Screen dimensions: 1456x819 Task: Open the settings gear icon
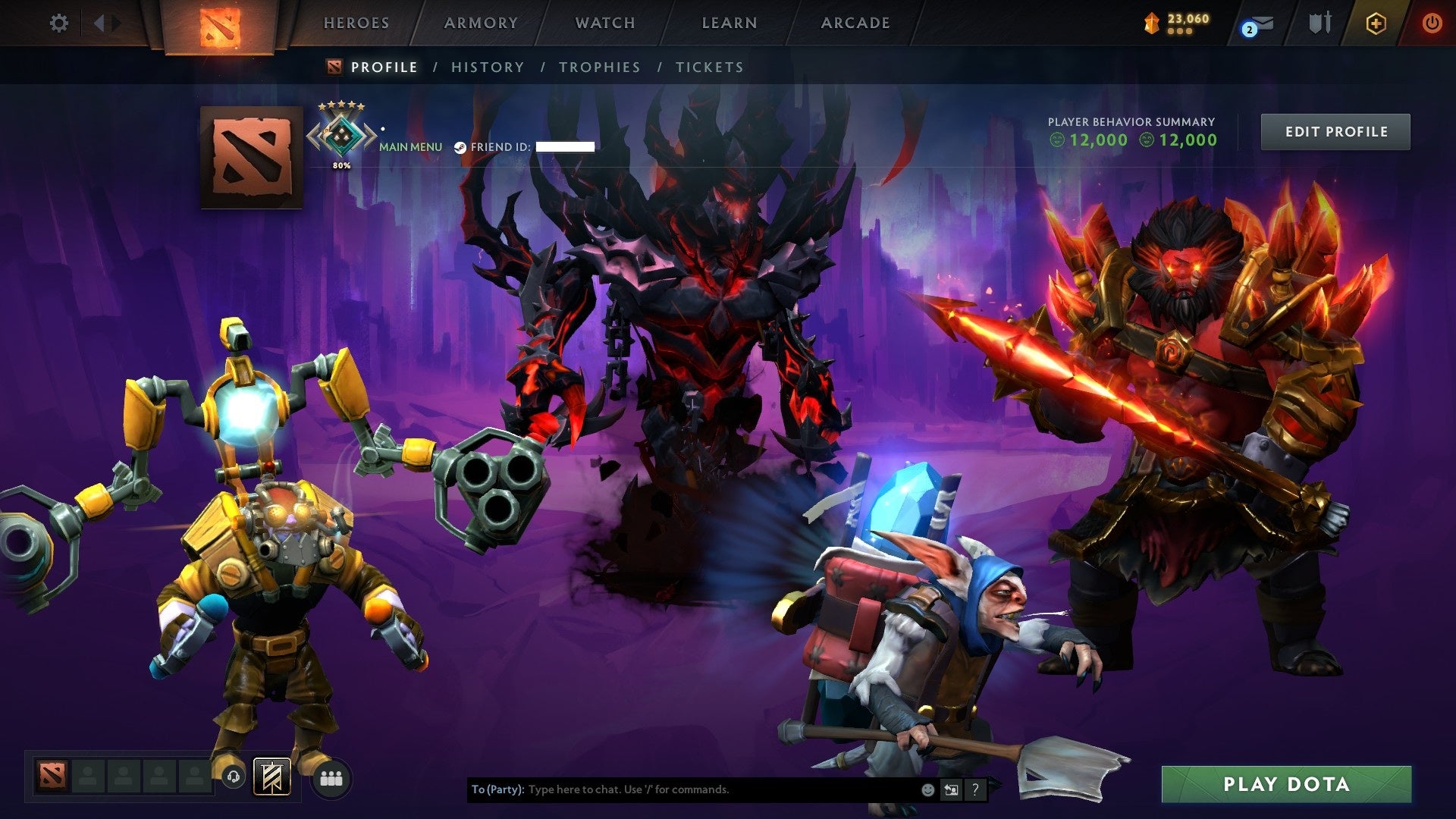click(59, 23)
